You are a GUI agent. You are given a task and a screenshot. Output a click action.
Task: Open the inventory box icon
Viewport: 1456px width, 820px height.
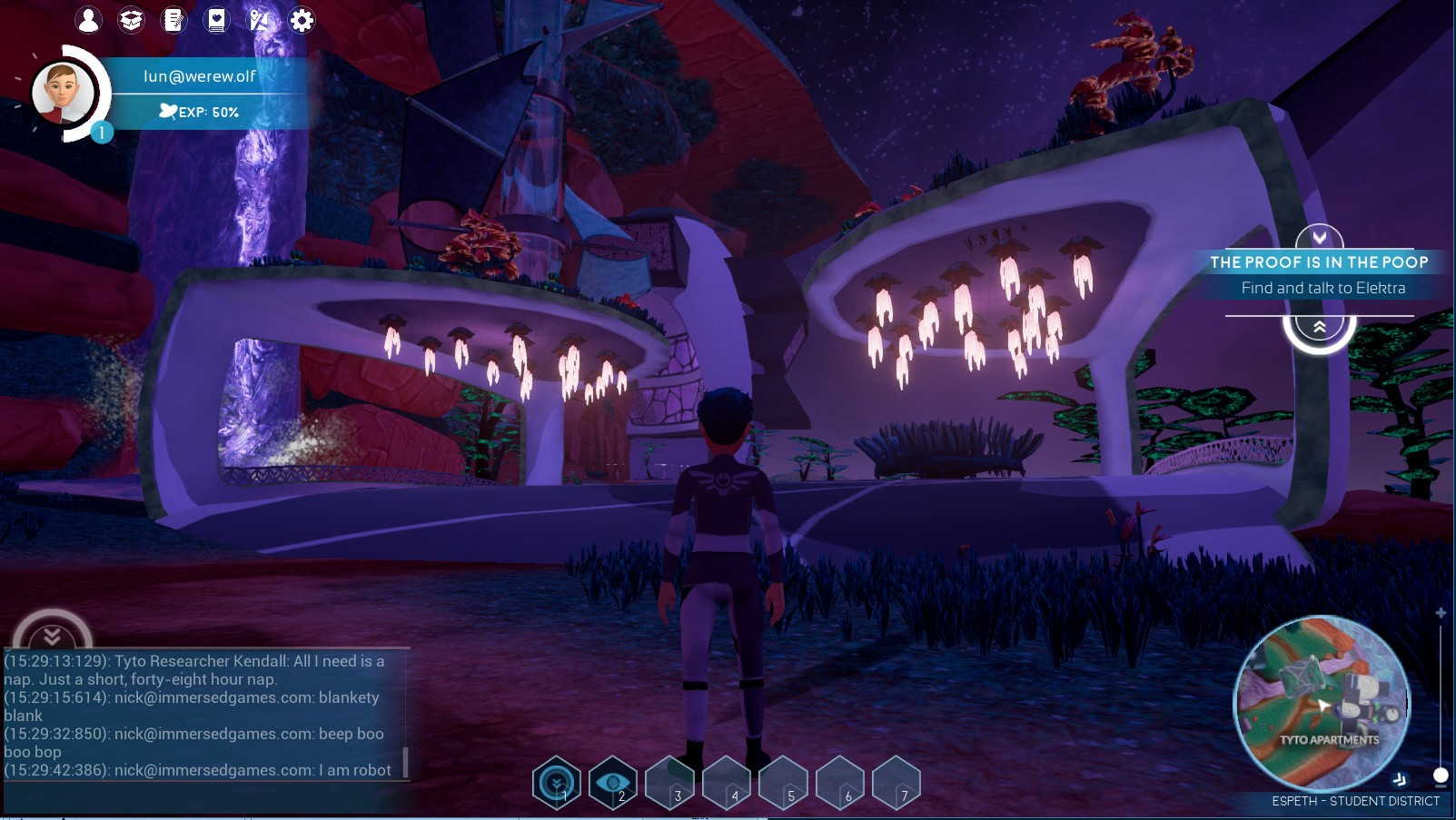[131, 20]
